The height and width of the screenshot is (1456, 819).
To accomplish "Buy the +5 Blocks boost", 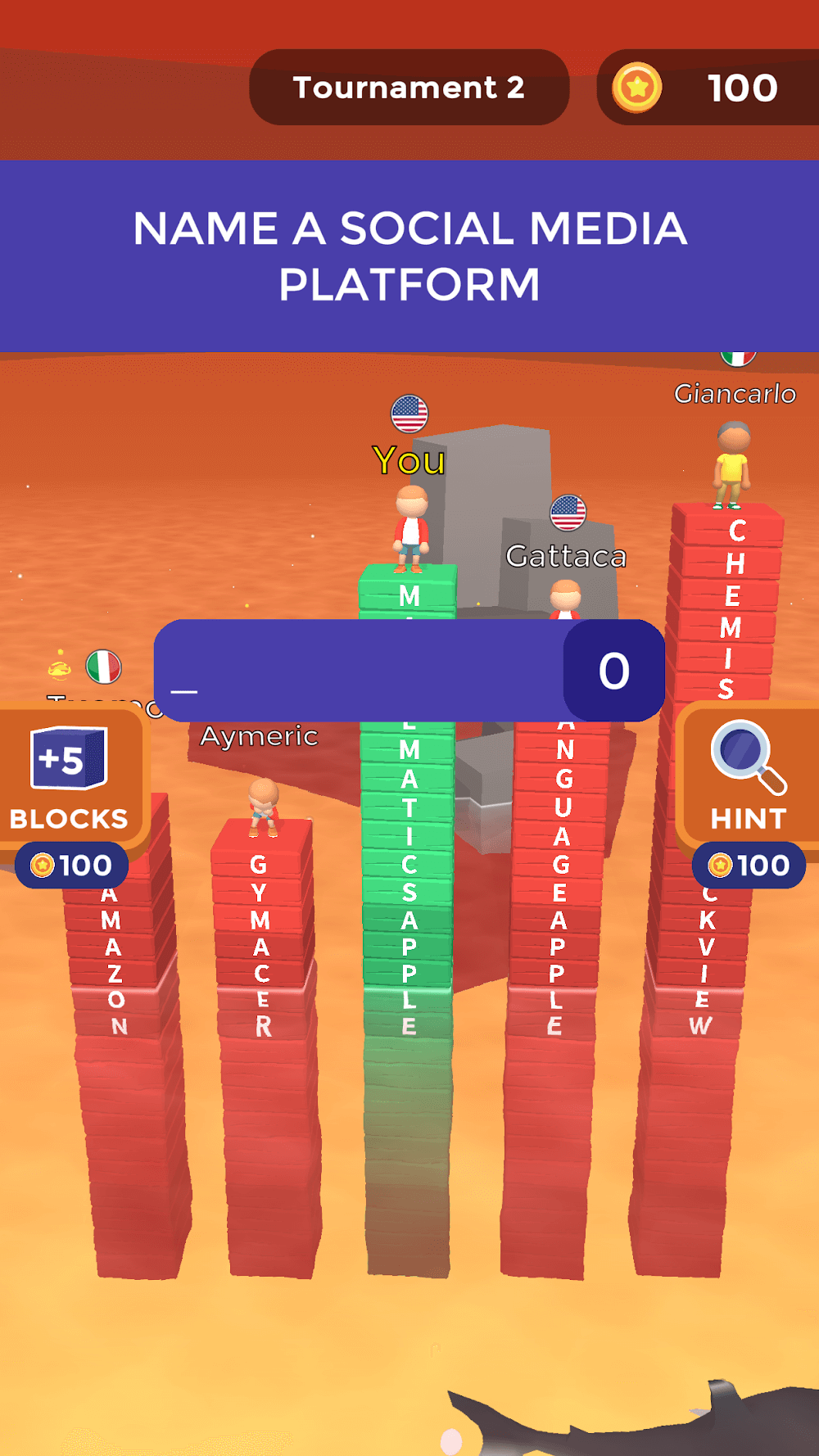I will tap(70, 782).
